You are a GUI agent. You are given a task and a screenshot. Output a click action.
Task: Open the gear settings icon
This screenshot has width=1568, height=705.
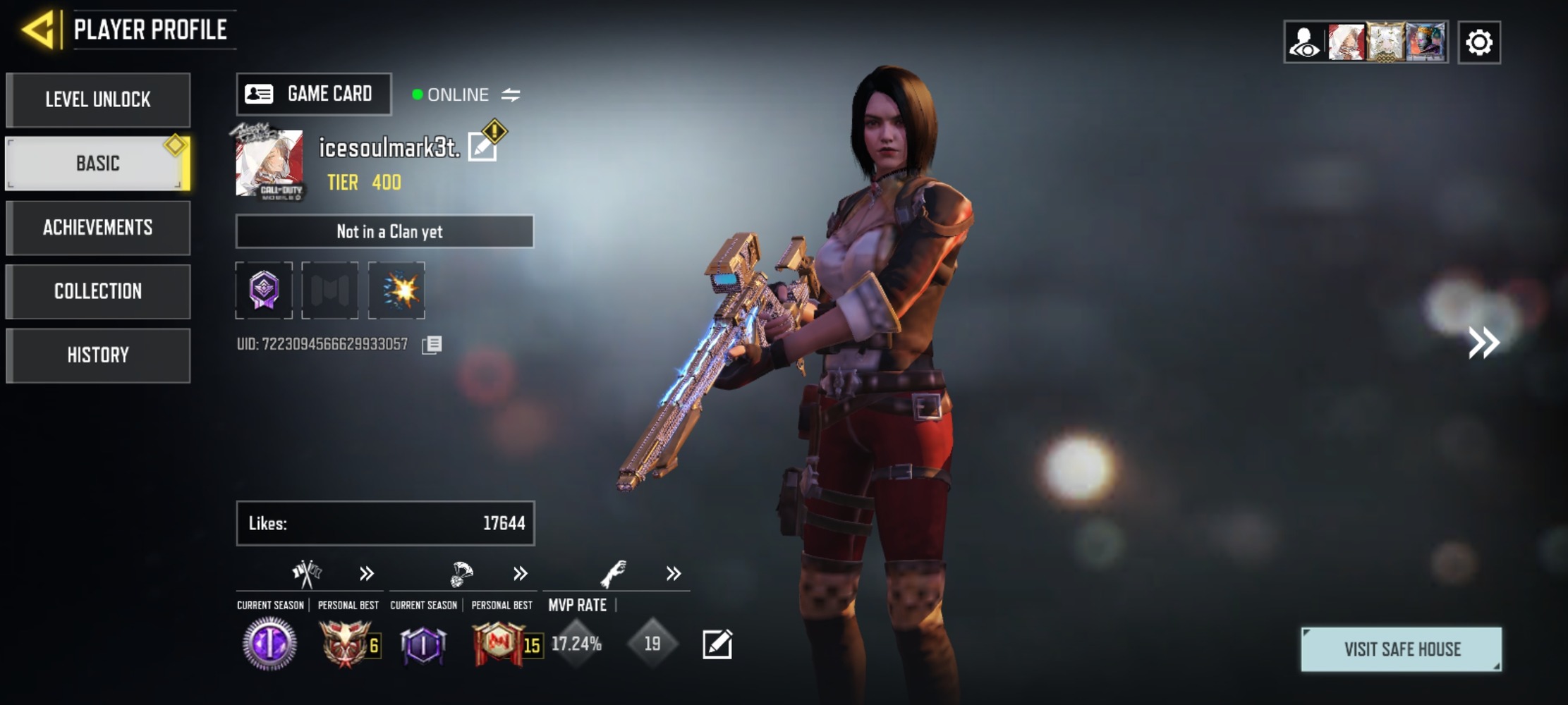[1478, 42]
